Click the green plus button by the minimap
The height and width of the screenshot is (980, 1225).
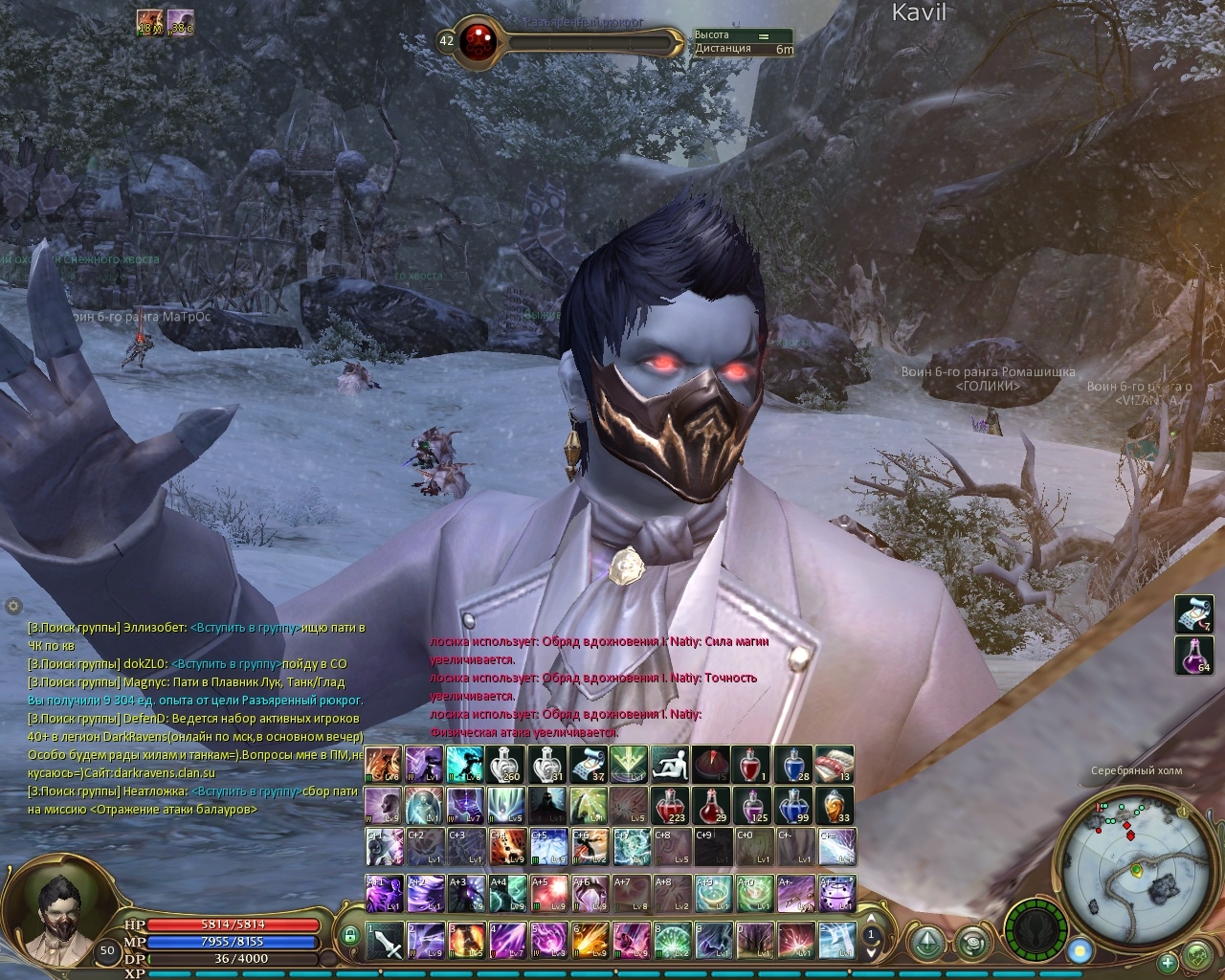tap(1168, 962)
